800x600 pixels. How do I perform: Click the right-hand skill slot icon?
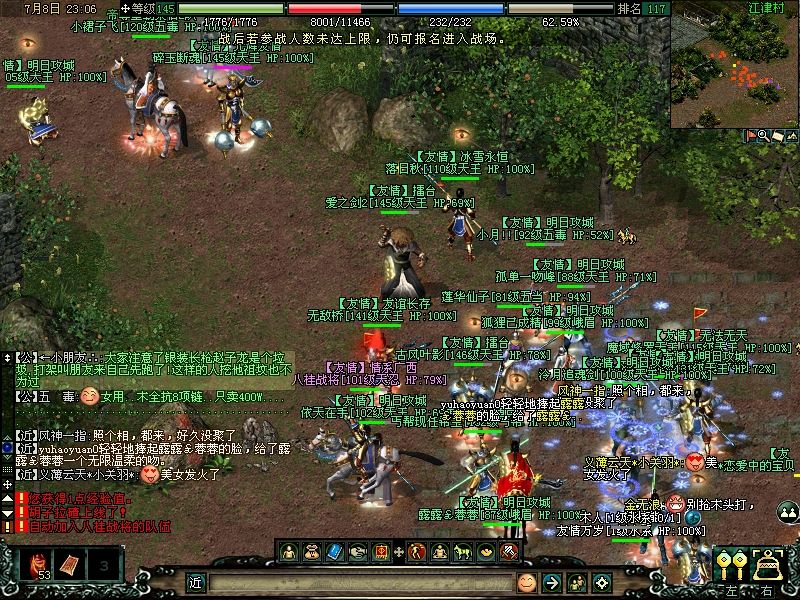768,566
